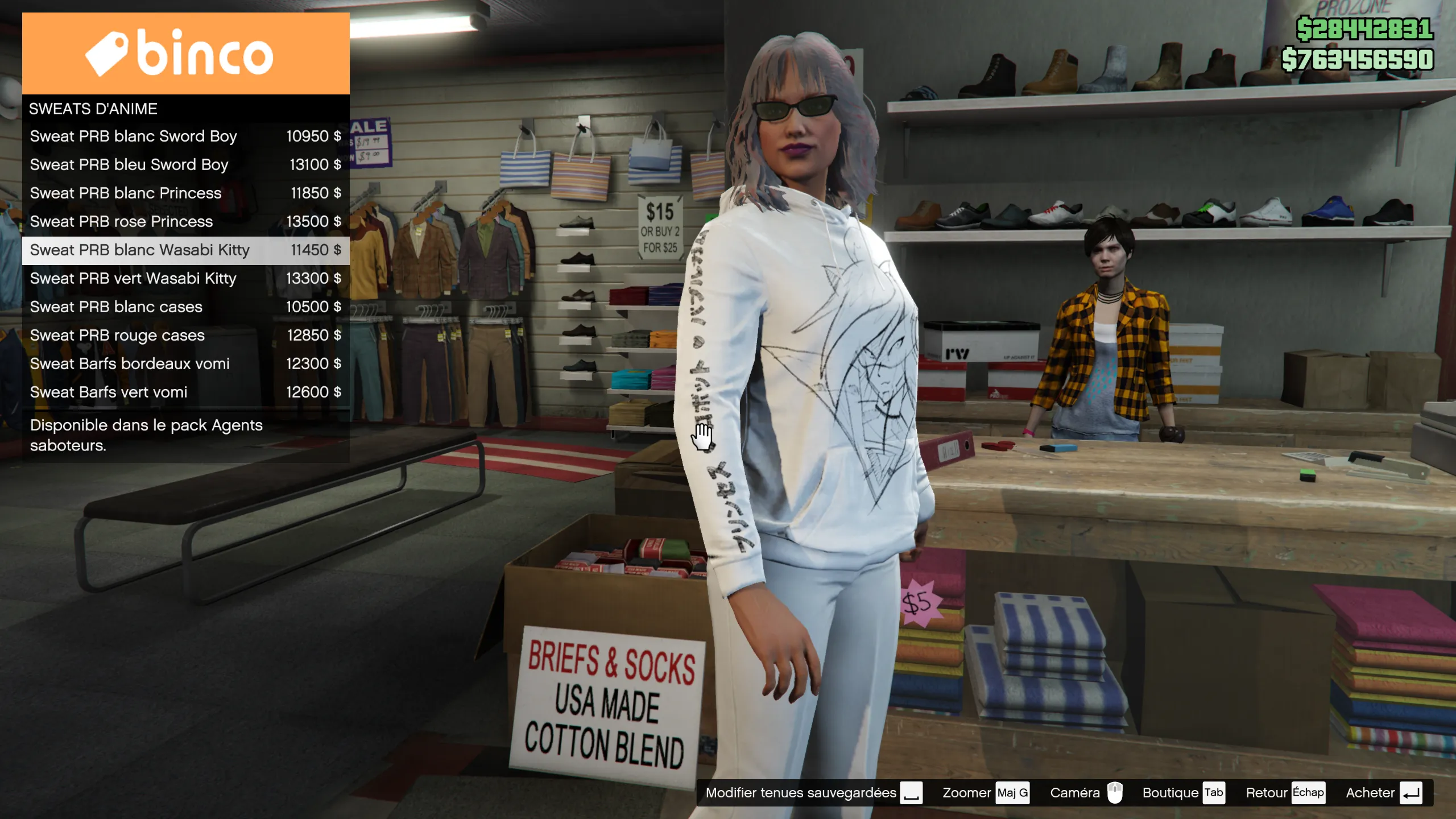Open Modifier tenues sauvegardées

coord(813,793)
